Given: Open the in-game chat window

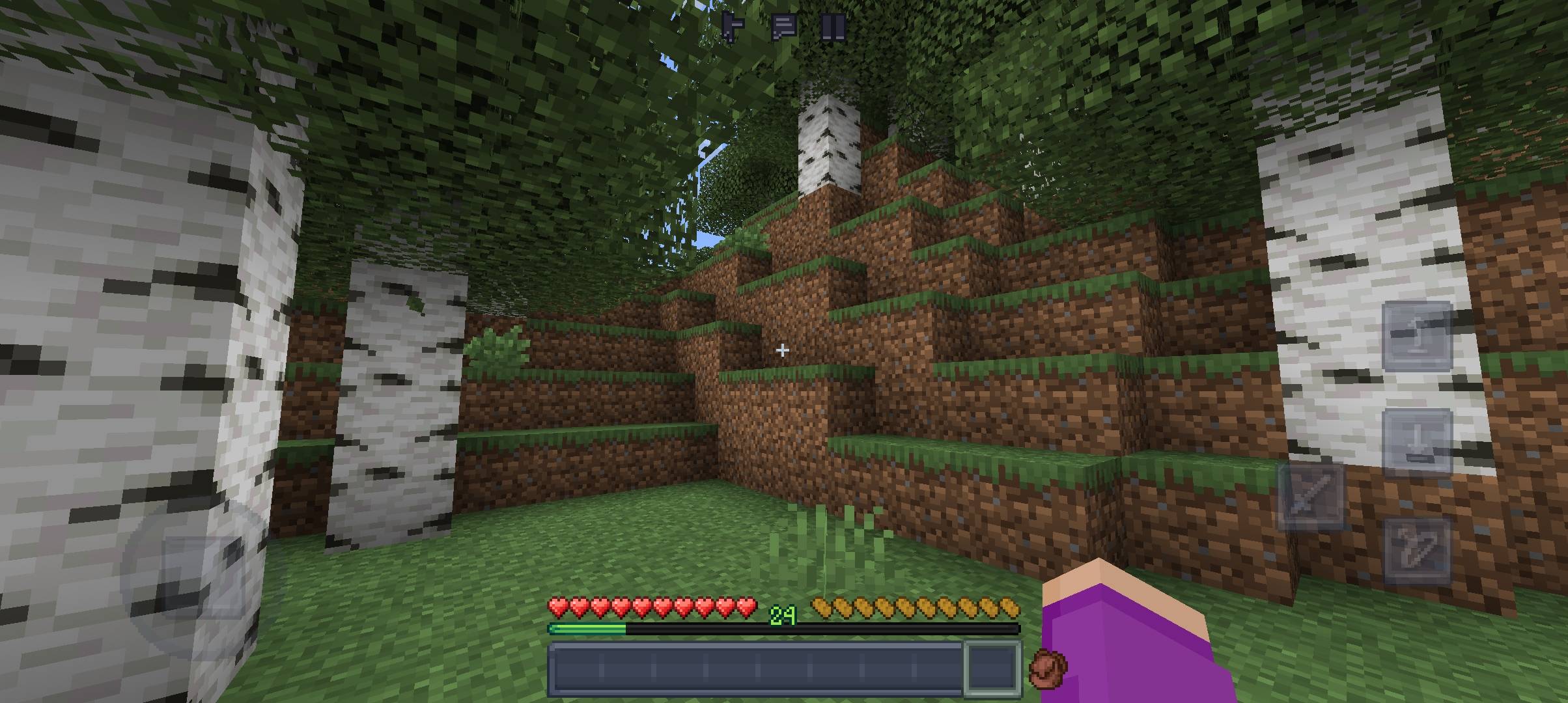Looking at the screenshot, I should pos(785,26).
